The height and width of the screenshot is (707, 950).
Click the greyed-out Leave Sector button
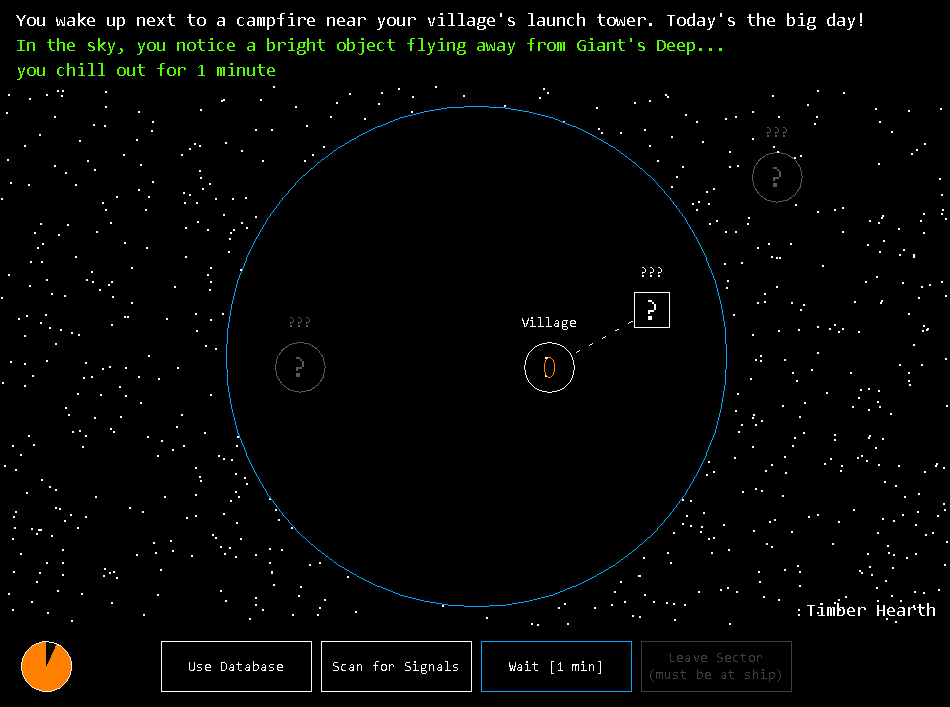716,667
